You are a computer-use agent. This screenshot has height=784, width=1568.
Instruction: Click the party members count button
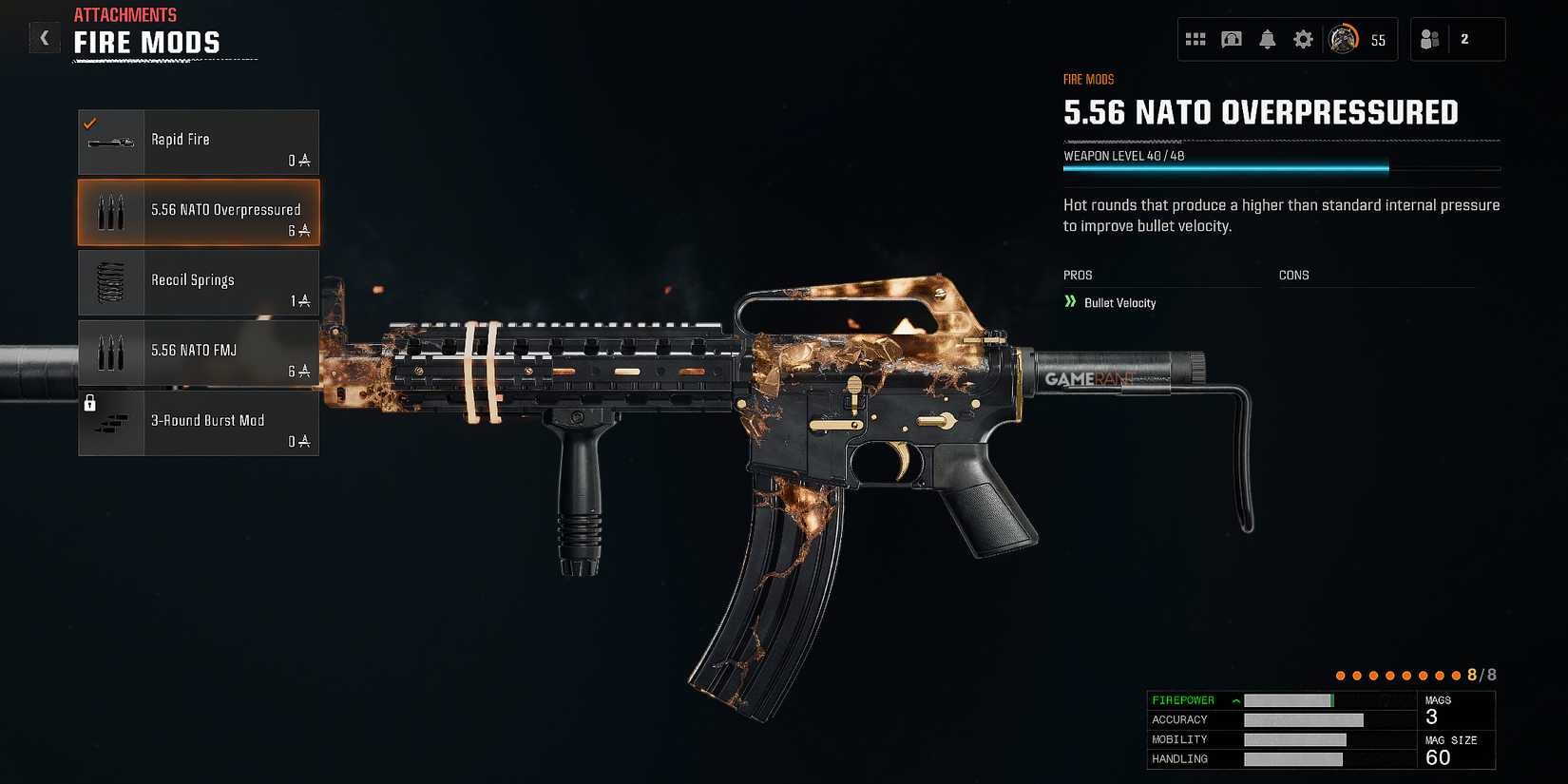click(1457, 39)
